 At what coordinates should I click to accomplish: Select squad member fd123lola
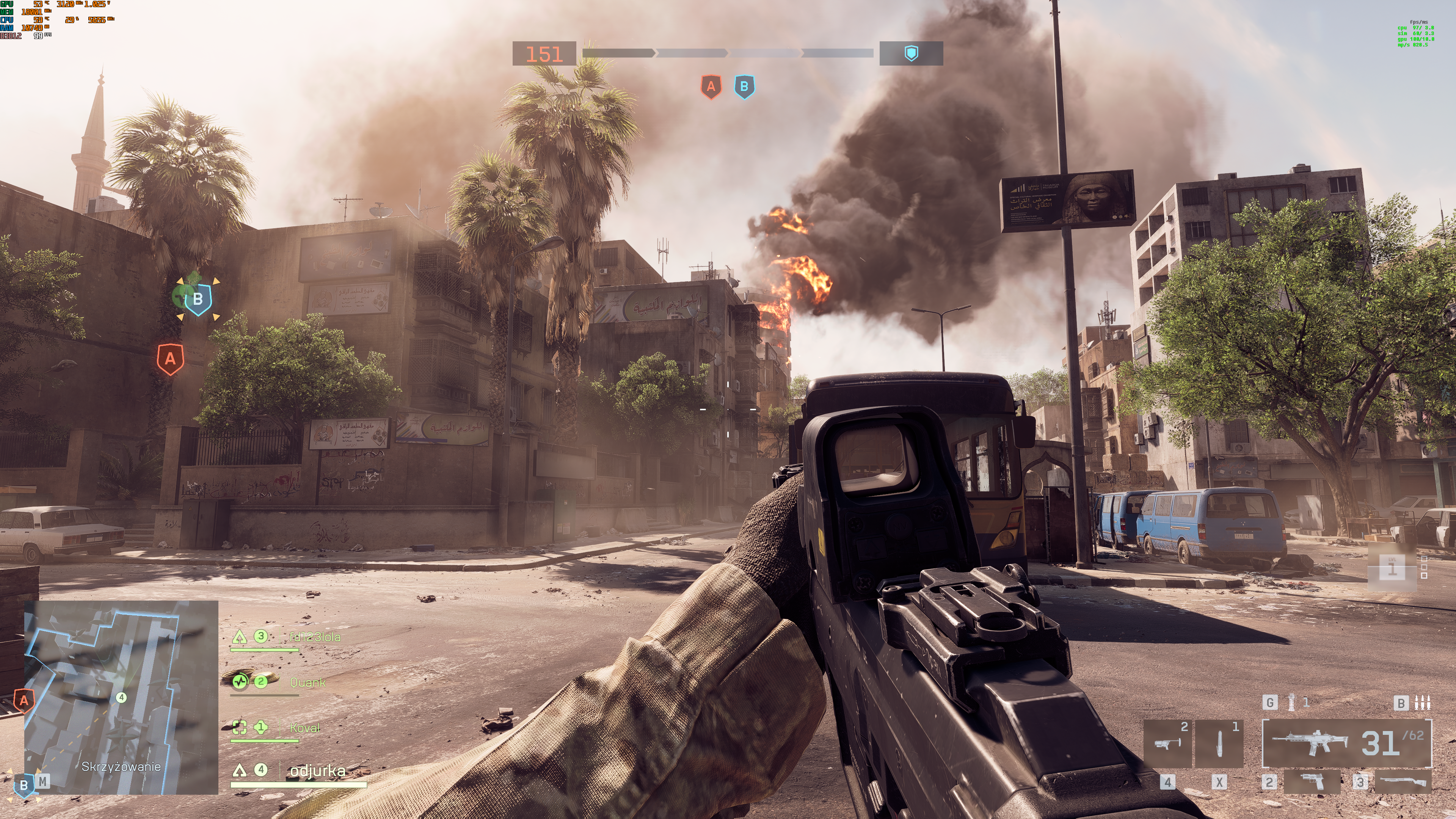tap(314, 637)
